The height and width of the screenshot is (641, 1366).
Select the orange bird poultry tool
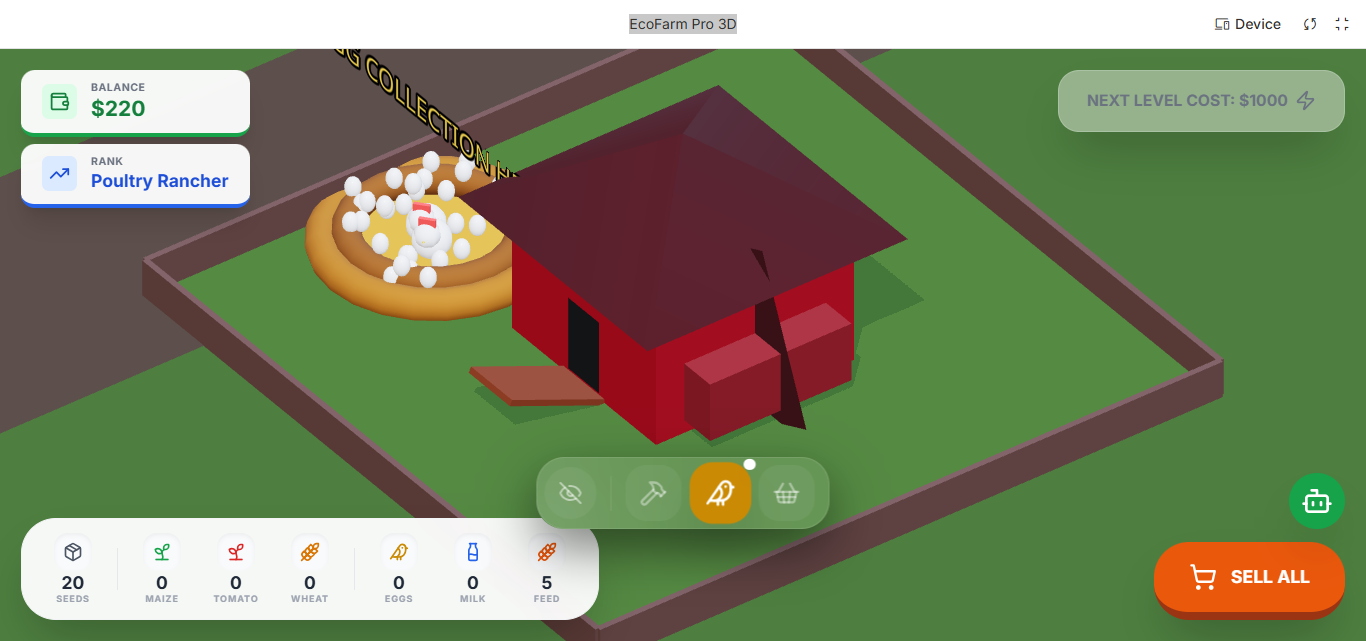coord(720,493)
